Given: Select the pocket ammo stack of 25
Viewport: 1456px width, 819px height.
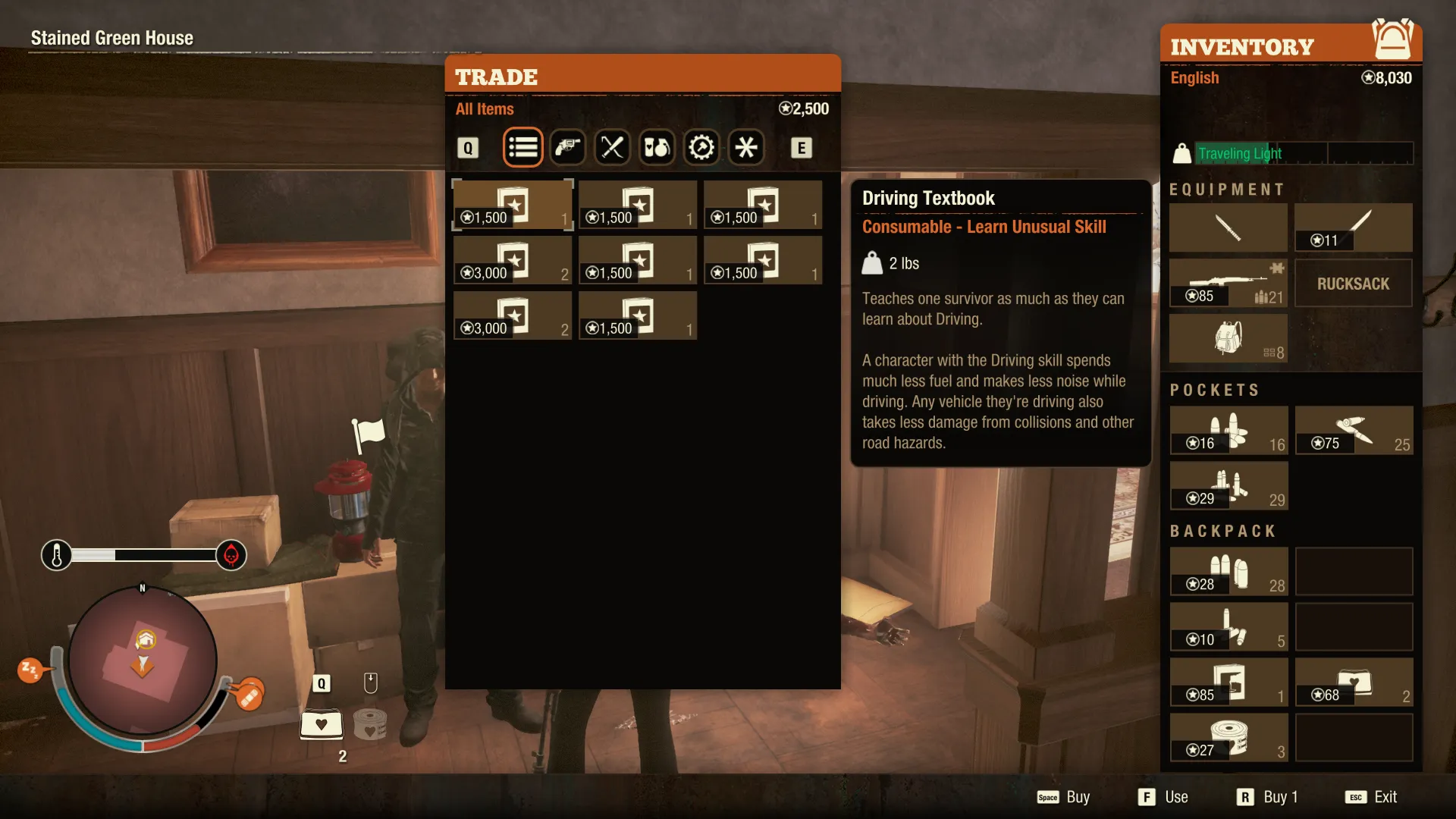Looking at the screenshot, I should pos(1354,430).
